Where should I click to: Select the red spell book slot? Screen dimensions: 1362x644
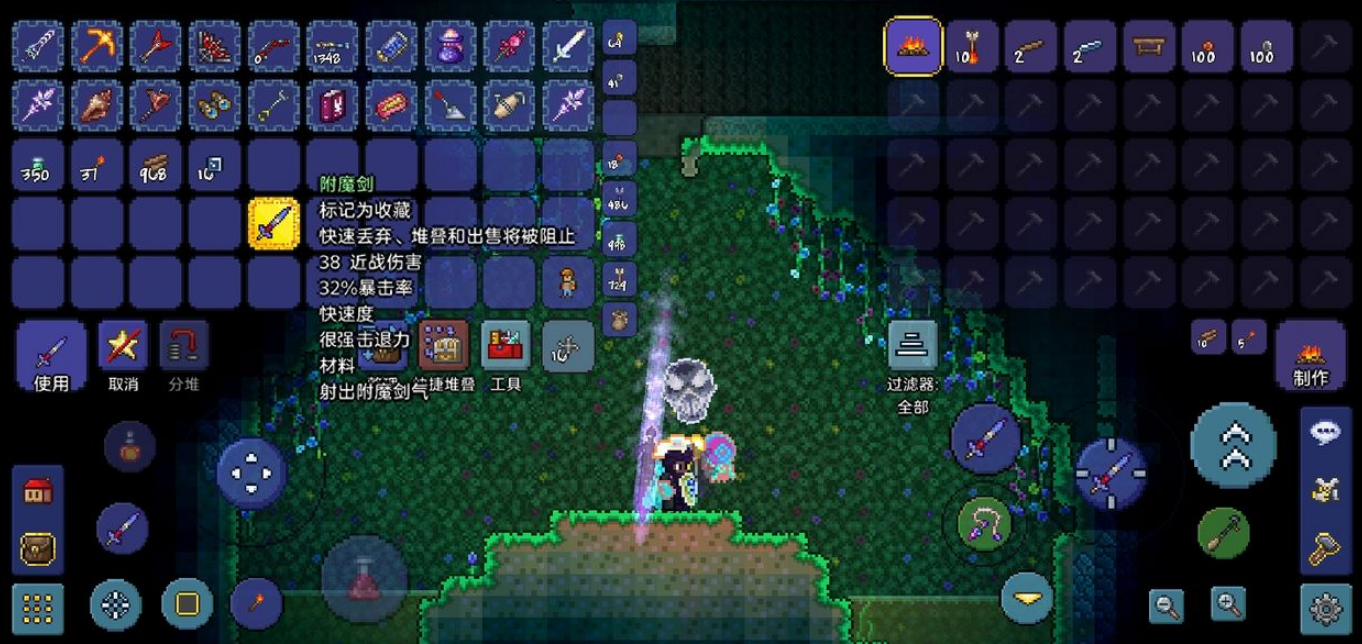[x=332, y=104]
